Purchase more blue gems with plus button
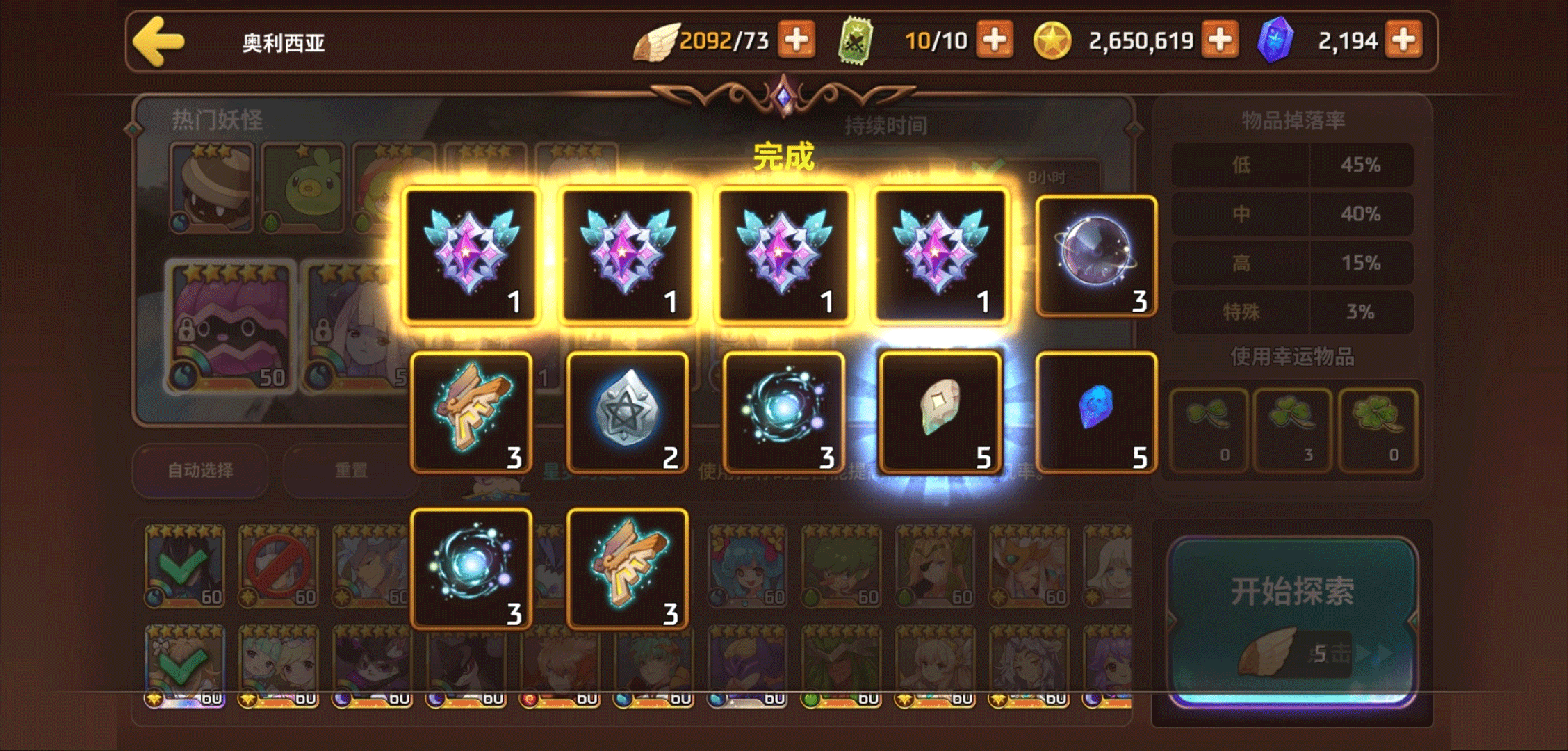This screenshot has width=1568, height=751. click(1403, 40)
